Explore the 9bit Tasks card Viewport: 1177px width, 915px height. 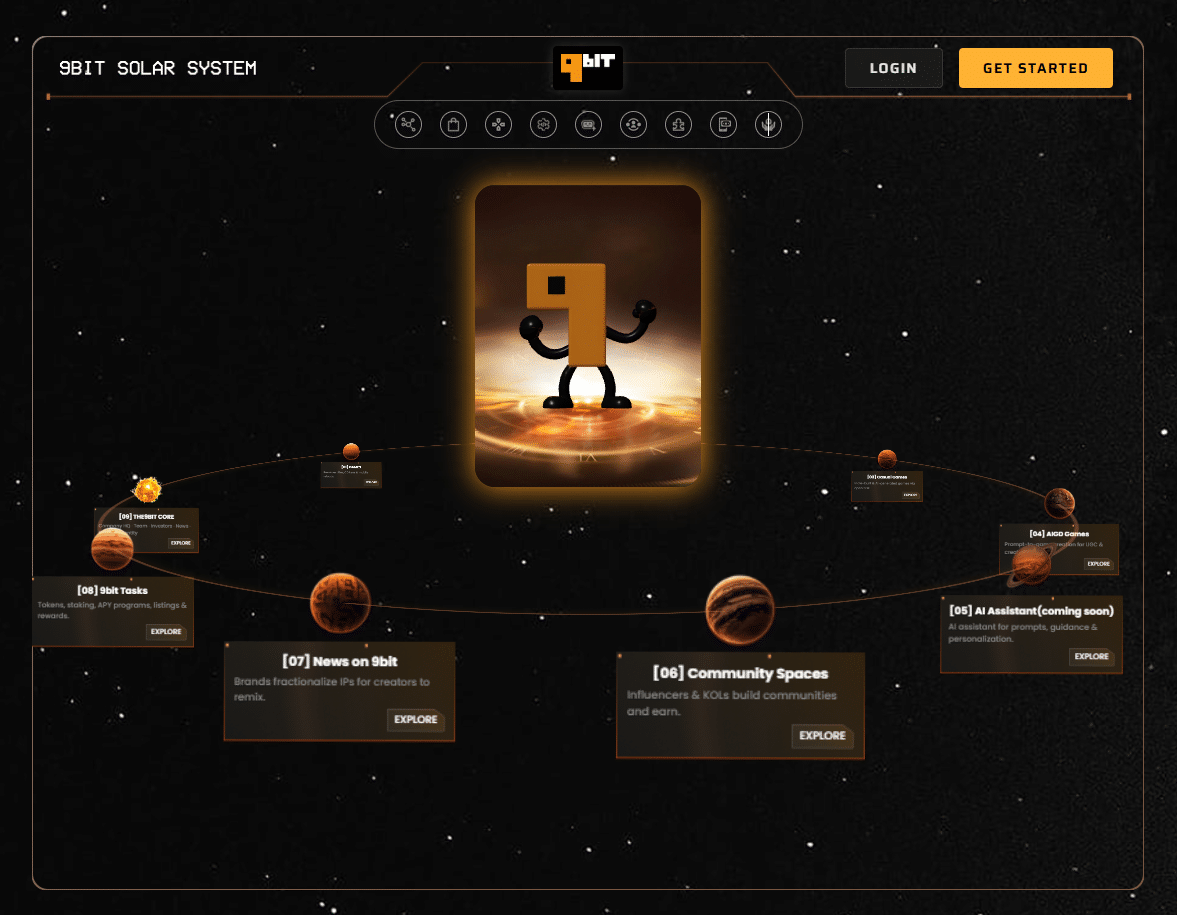166,631
